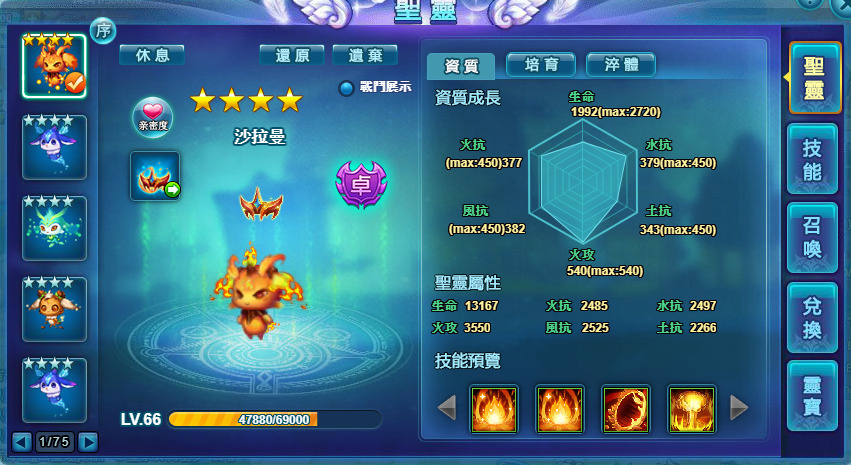The height and width of the screenshot is (465, 851).
Task: Select the checked fire spirit portrait
Action: (x=54, y=66)
